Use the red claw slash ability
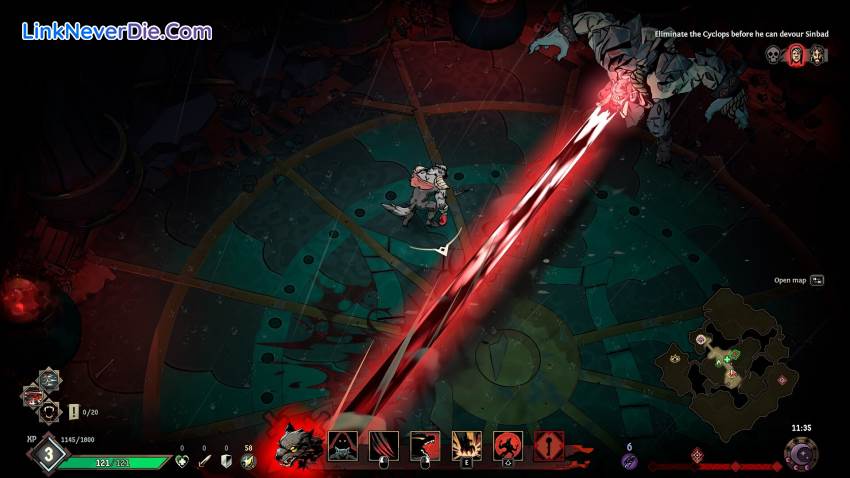The width and height of the screenshot is (850, 478). click(x=384, y=445)
